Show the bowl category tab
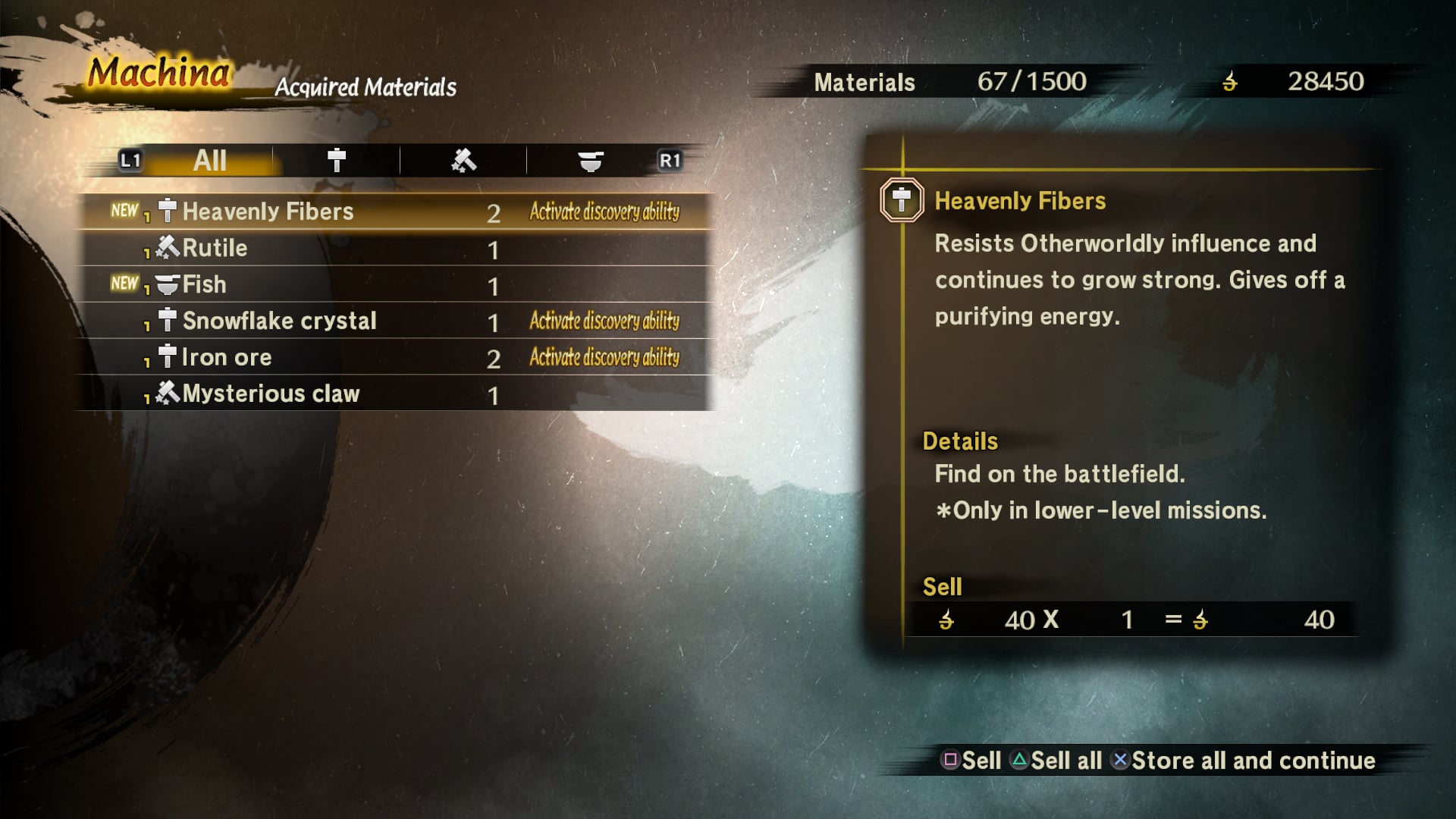 coord(590,161)
